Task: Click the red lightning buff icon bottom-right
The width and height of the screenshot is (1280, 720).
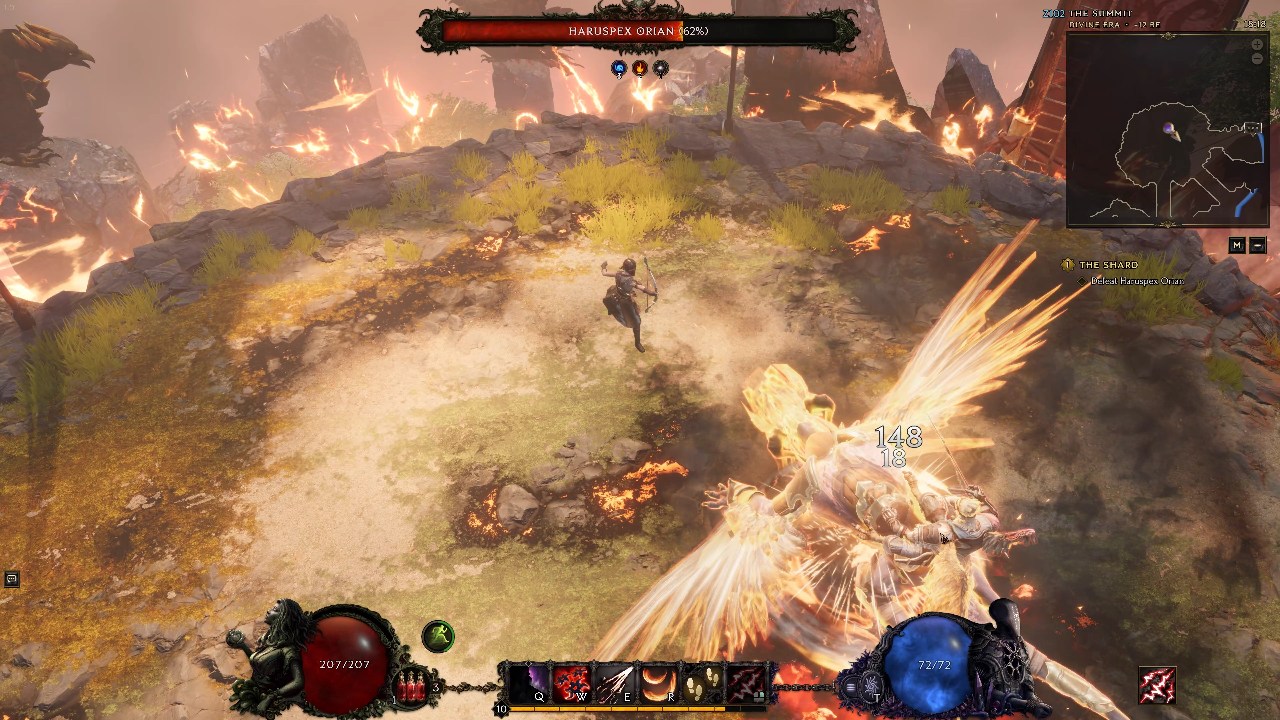Action: (1157, 685)
